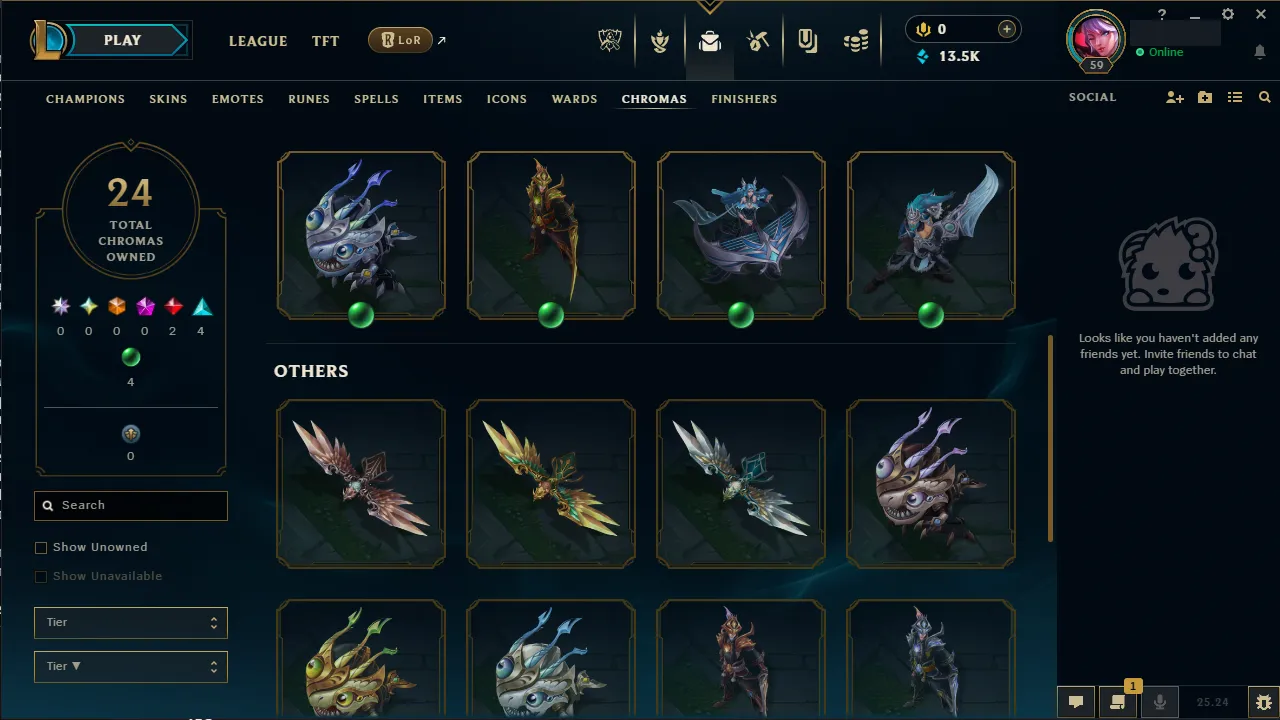
Task: View Your Shop offers icon
Action: (x=807, y=40)
